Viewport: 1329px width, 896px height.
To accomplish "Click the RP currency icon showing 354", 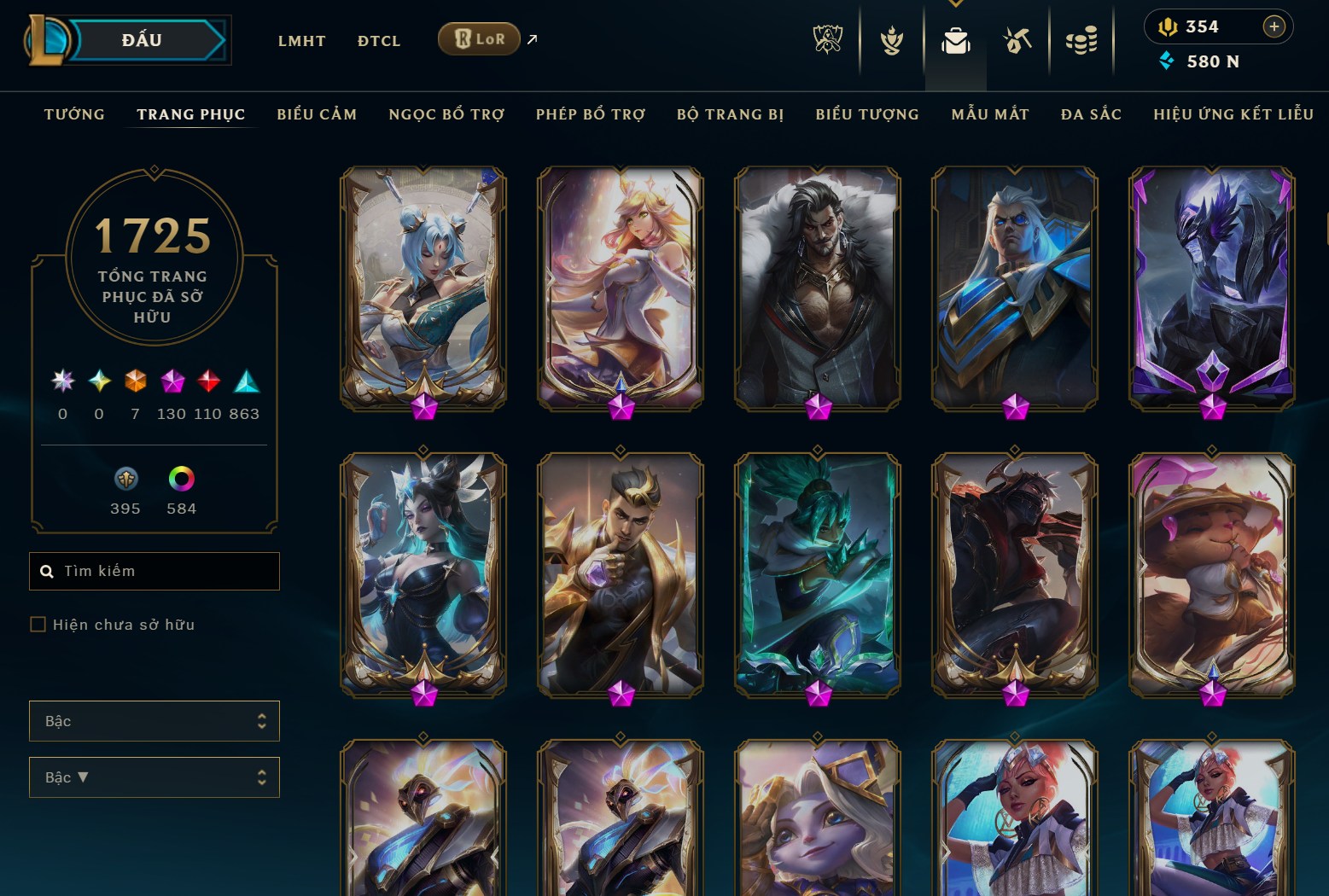I will click(x=1170, y=26).
